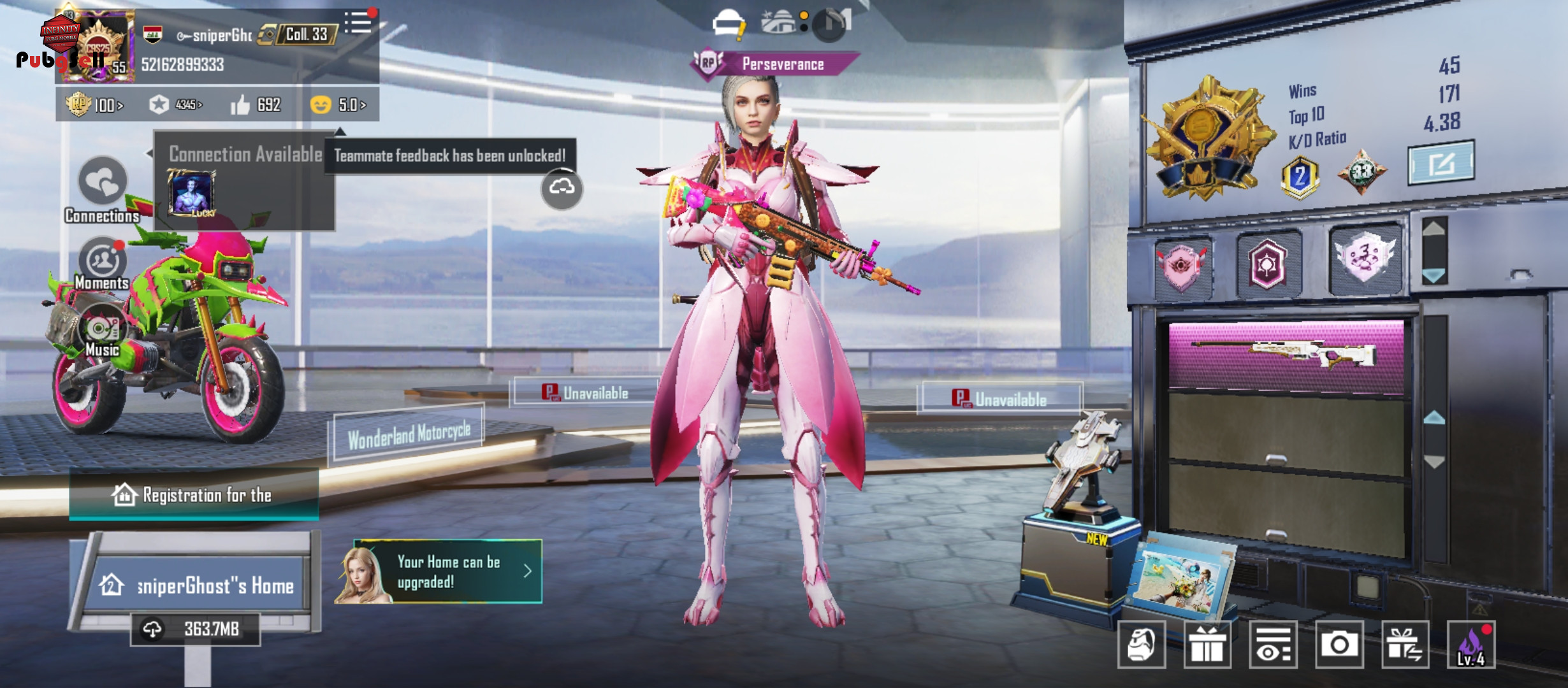Edit the stats showcase panel

click(x=1441, y=163)
